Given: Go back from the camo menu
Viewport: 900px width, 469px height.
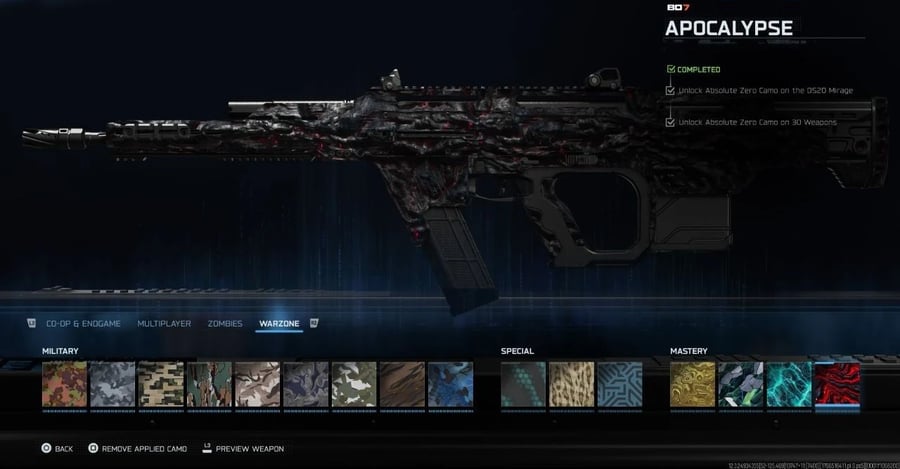Looking at the screenshot, I should 57,448.
